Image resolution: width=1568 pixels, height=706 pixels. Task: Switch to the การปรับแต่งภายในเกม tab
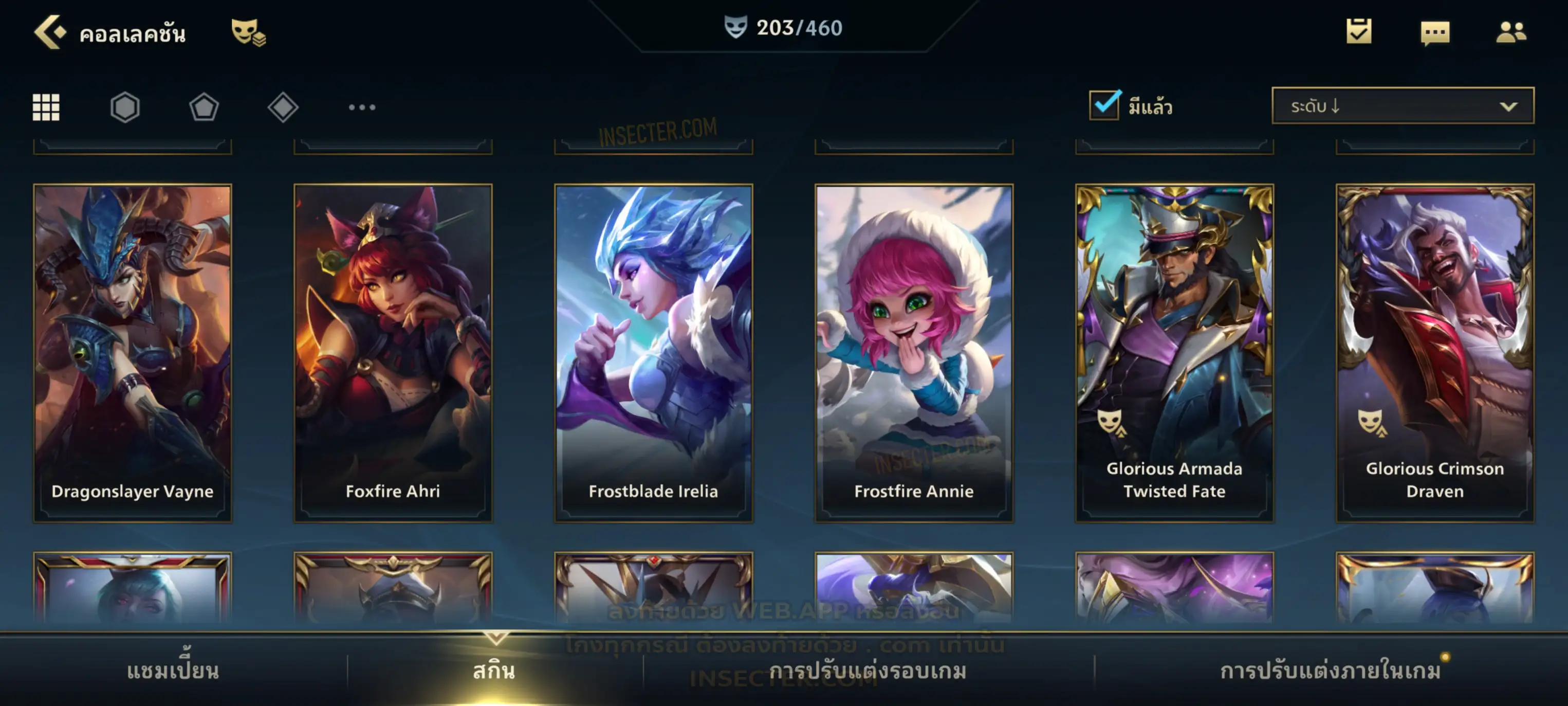[1330, 671]
